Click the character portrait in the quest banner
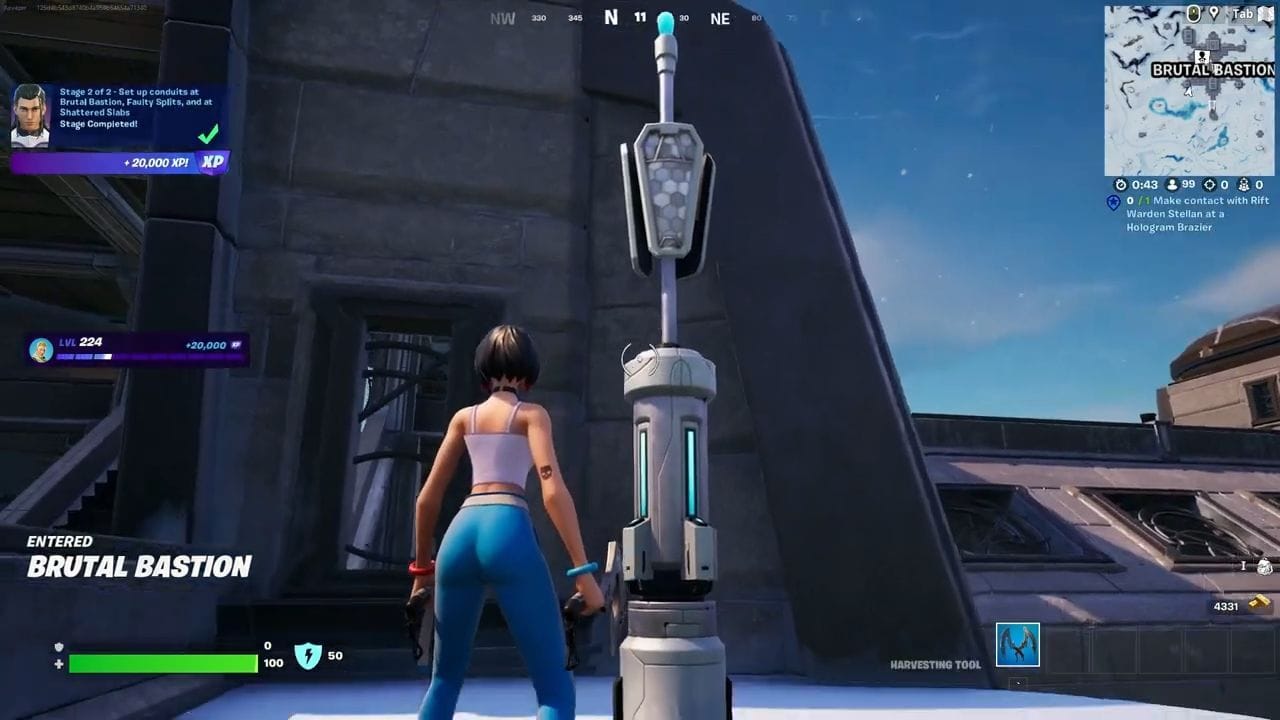The width and height of the screenshot is (1280, 720). tap(30, 115)
